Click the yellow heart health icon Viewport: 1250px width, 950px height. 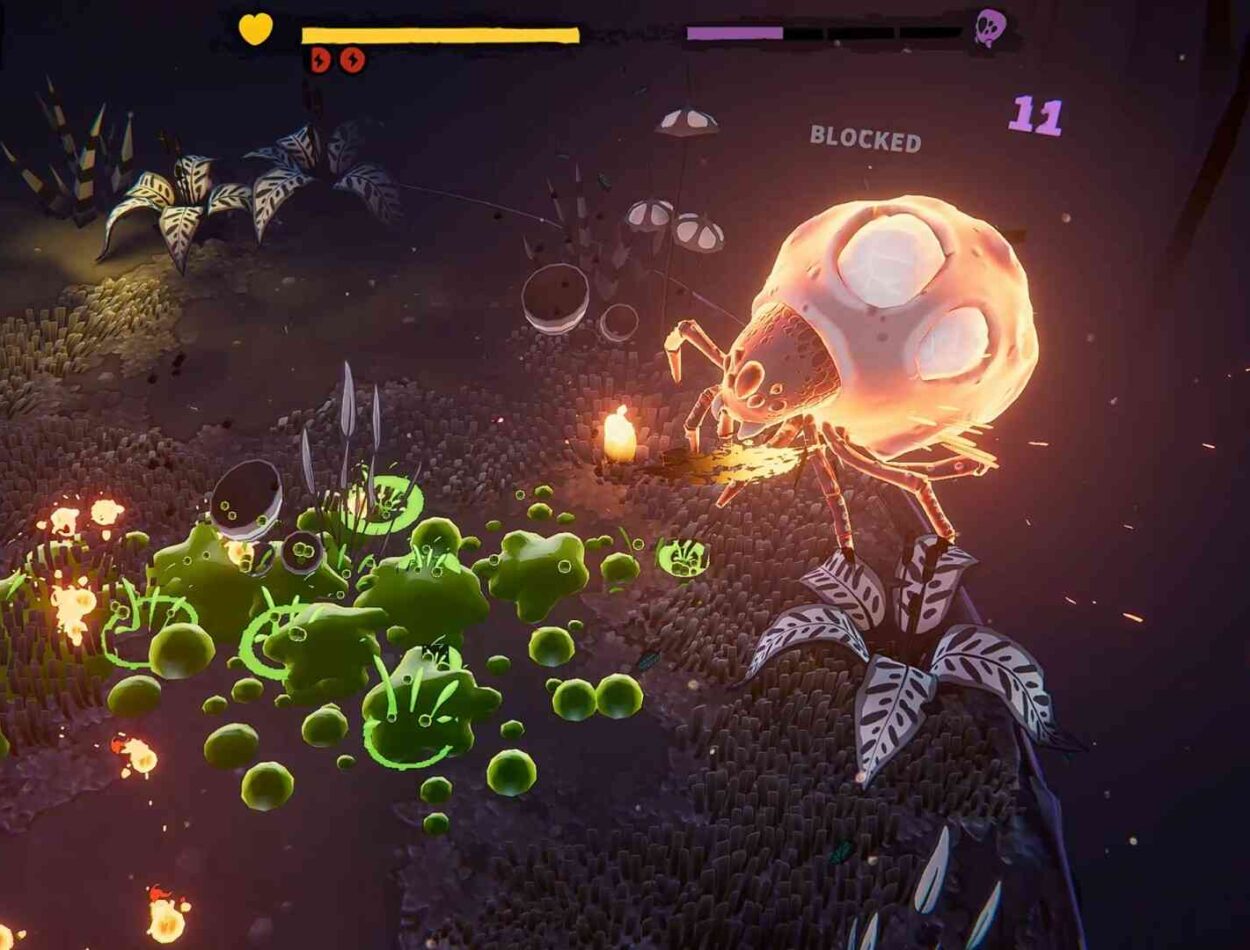tap(255, 29)
